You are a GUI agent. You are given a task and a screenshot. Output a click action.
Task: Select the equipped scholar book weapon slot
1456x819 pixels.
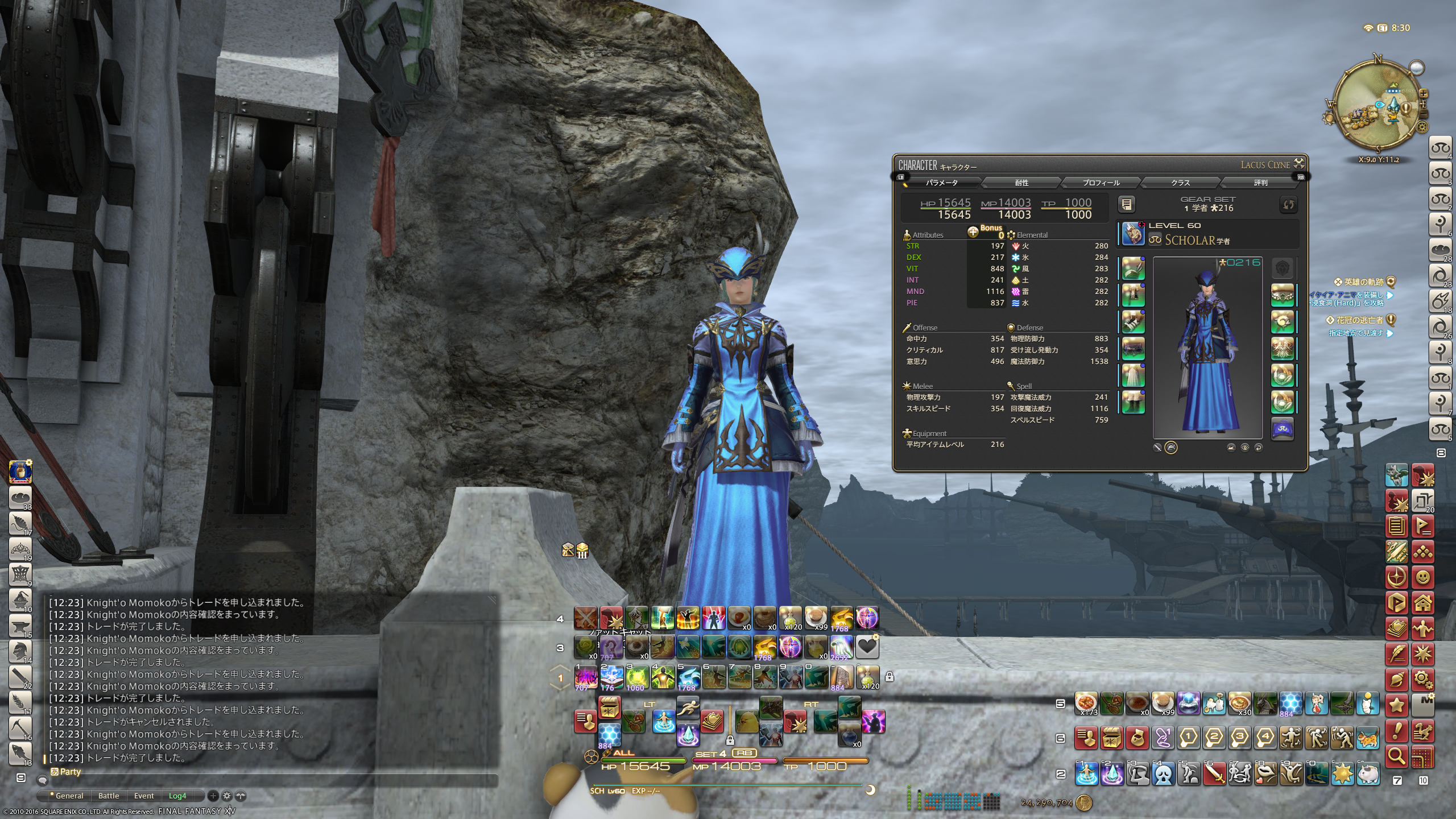pyautogui.click(x=1133, y=234)
